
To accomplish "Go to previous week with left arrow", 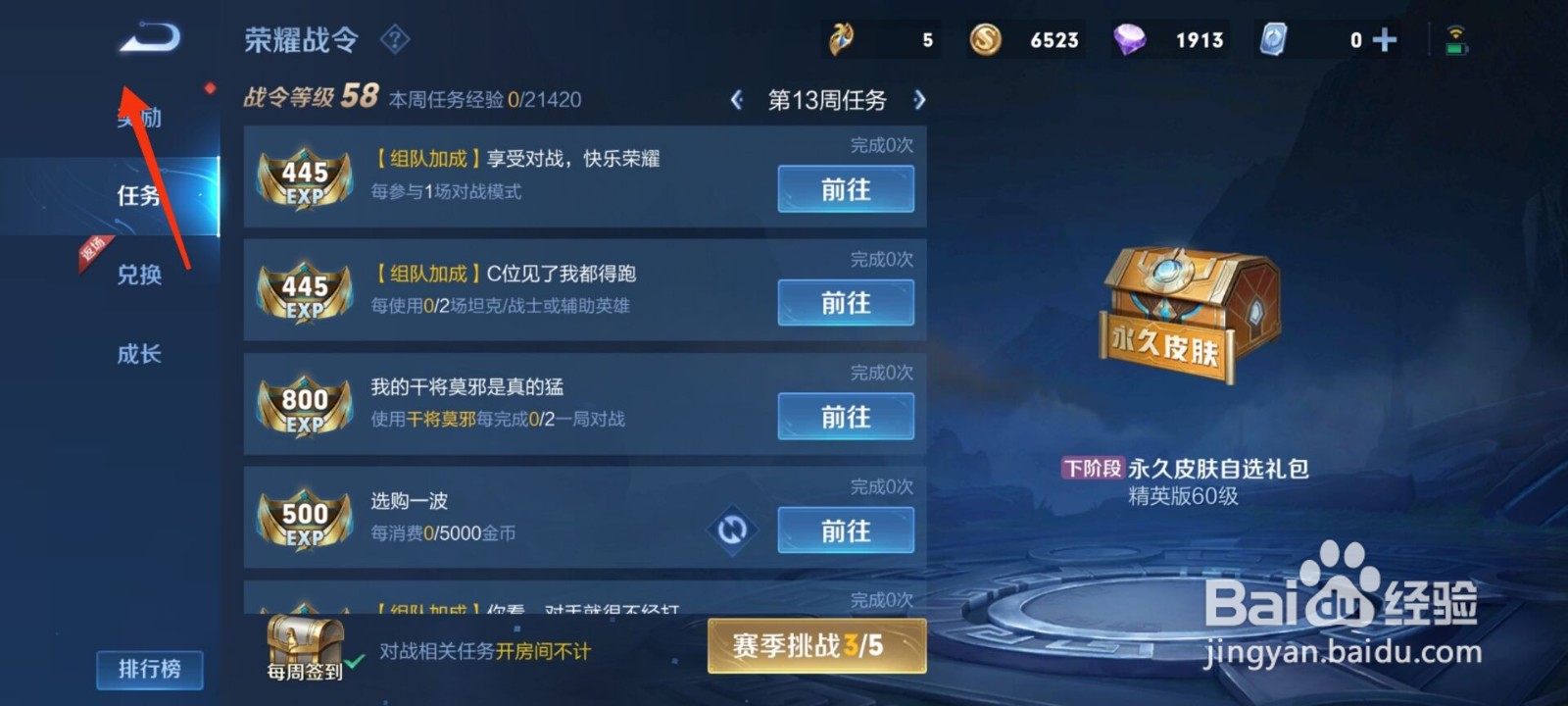I will tap(737, 99).
